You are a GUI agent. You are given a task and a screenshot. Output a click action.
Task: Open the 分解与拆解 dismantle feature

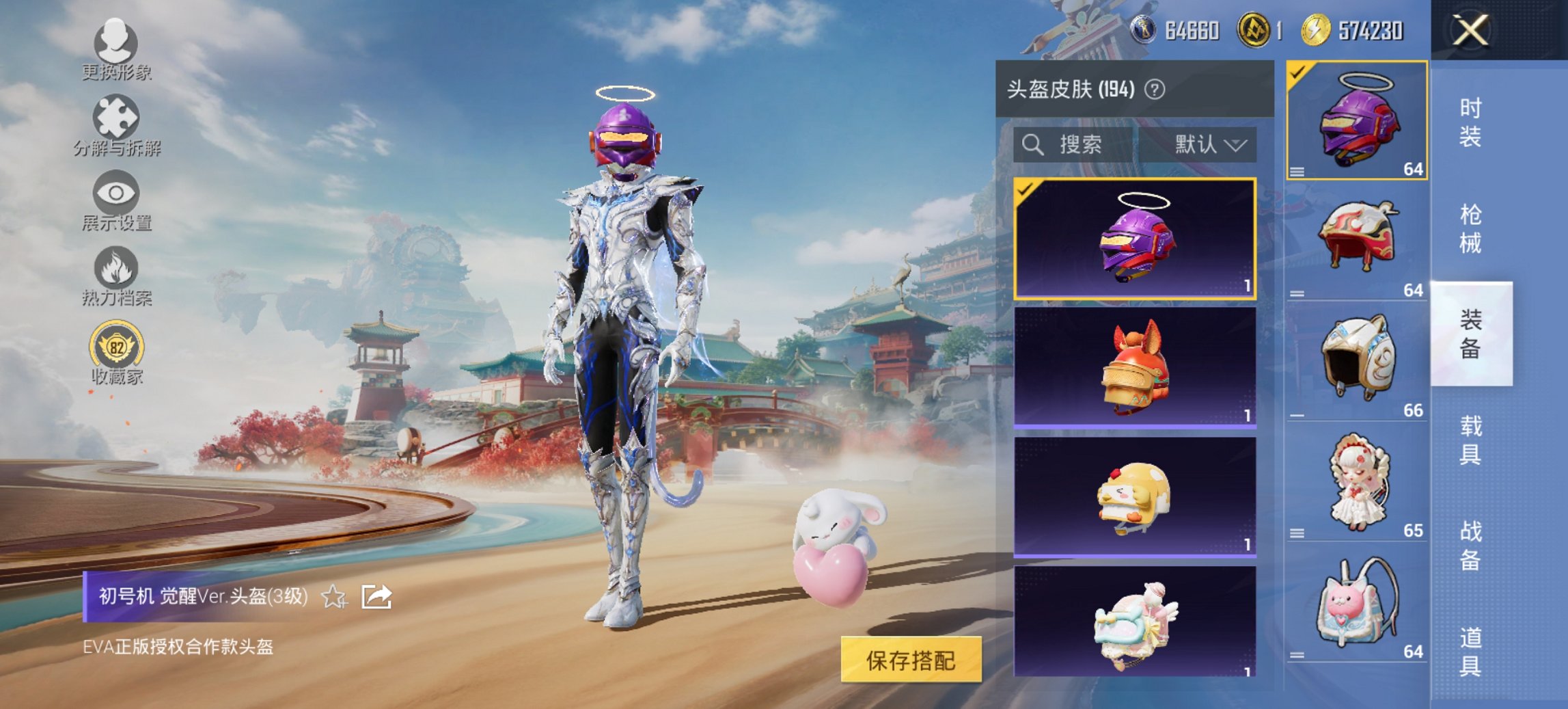(116, 126)
